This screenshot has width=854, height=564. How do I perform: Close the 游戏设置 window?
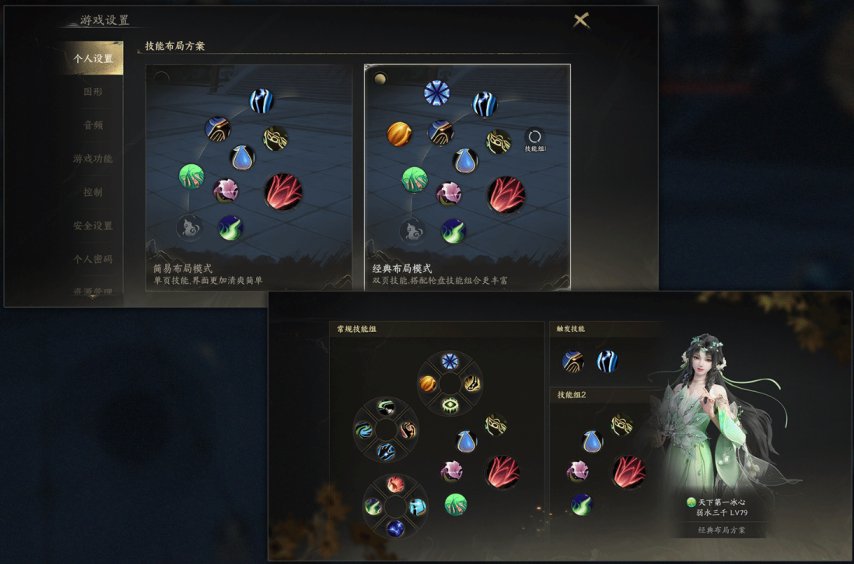point(581,20)
